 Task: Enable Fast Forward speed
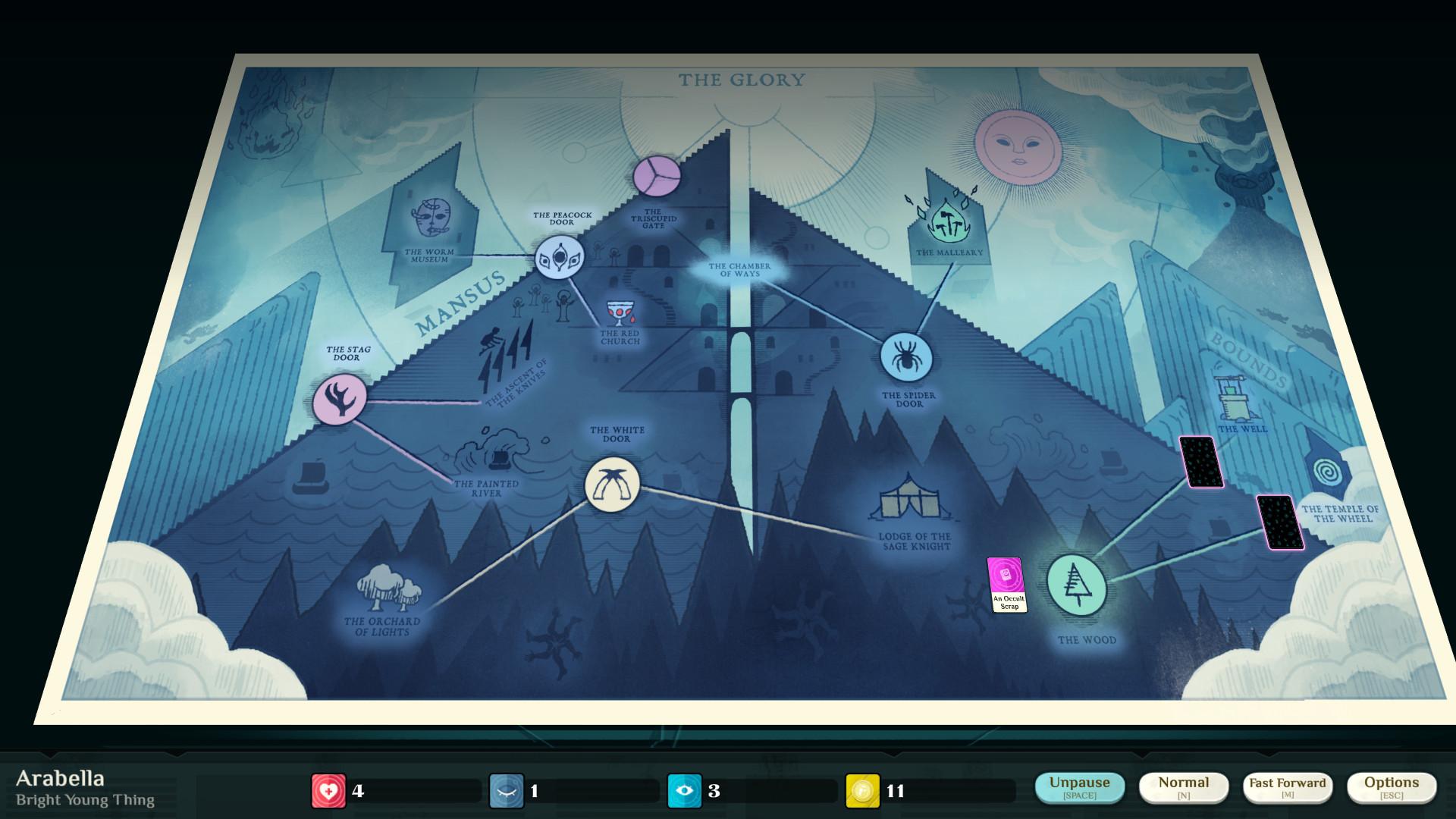click(1288, 787)
